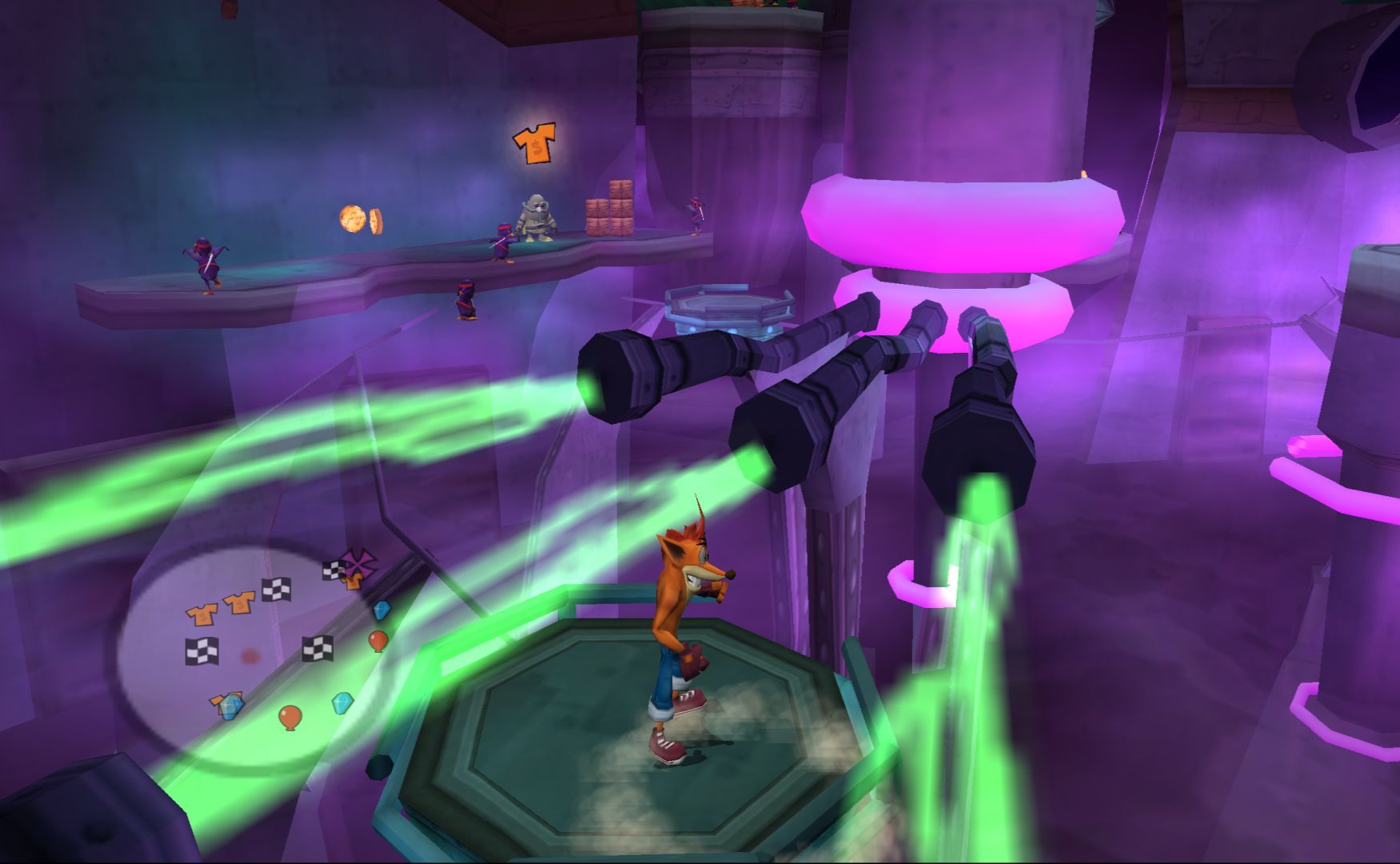Select the purple cross marker on the minimap
Screen dimensions: 1400x864
click(x=356, y=562)
